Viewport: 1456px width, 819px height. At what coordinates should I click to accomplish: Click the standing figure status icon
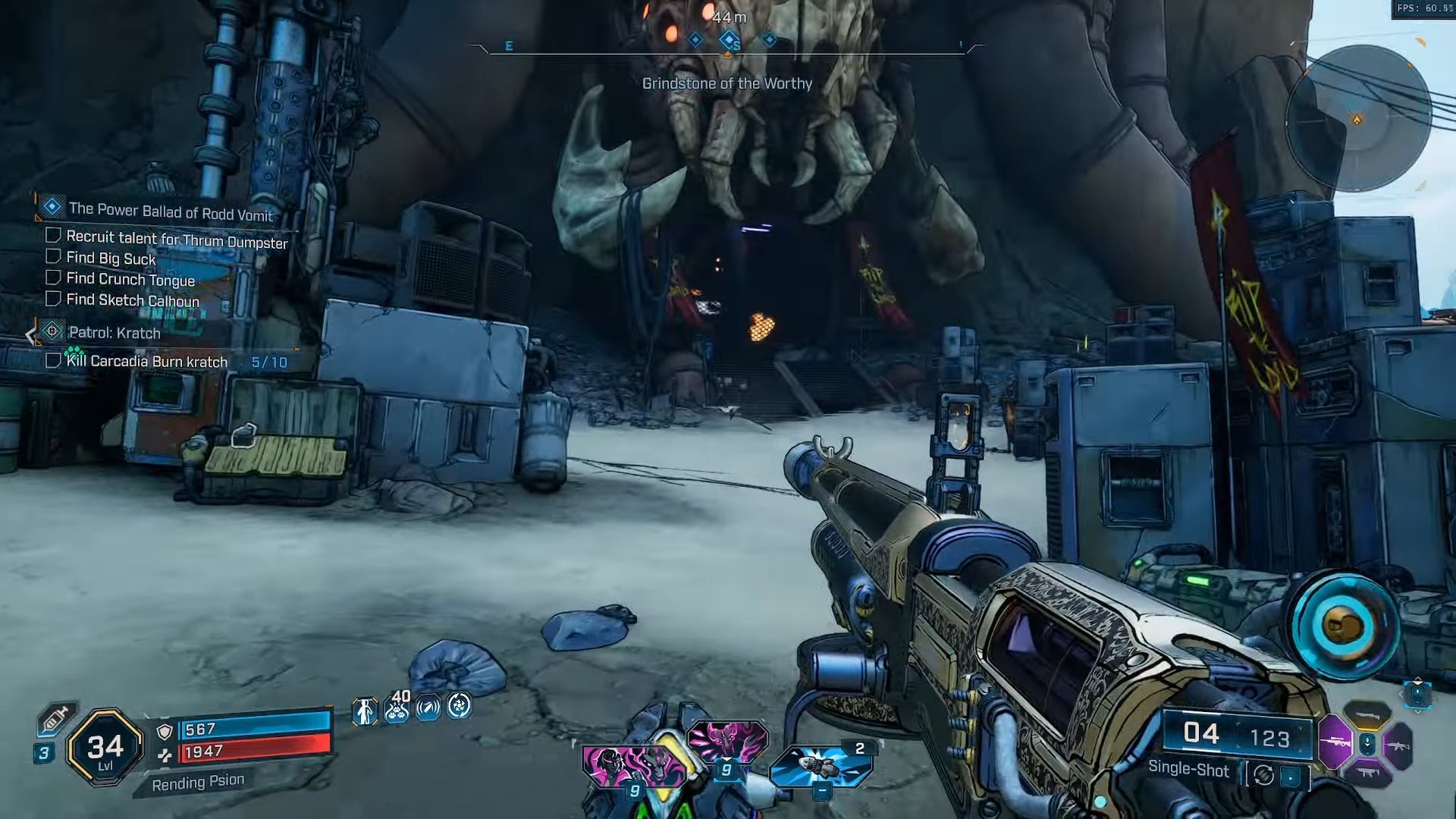click(365, 711)
